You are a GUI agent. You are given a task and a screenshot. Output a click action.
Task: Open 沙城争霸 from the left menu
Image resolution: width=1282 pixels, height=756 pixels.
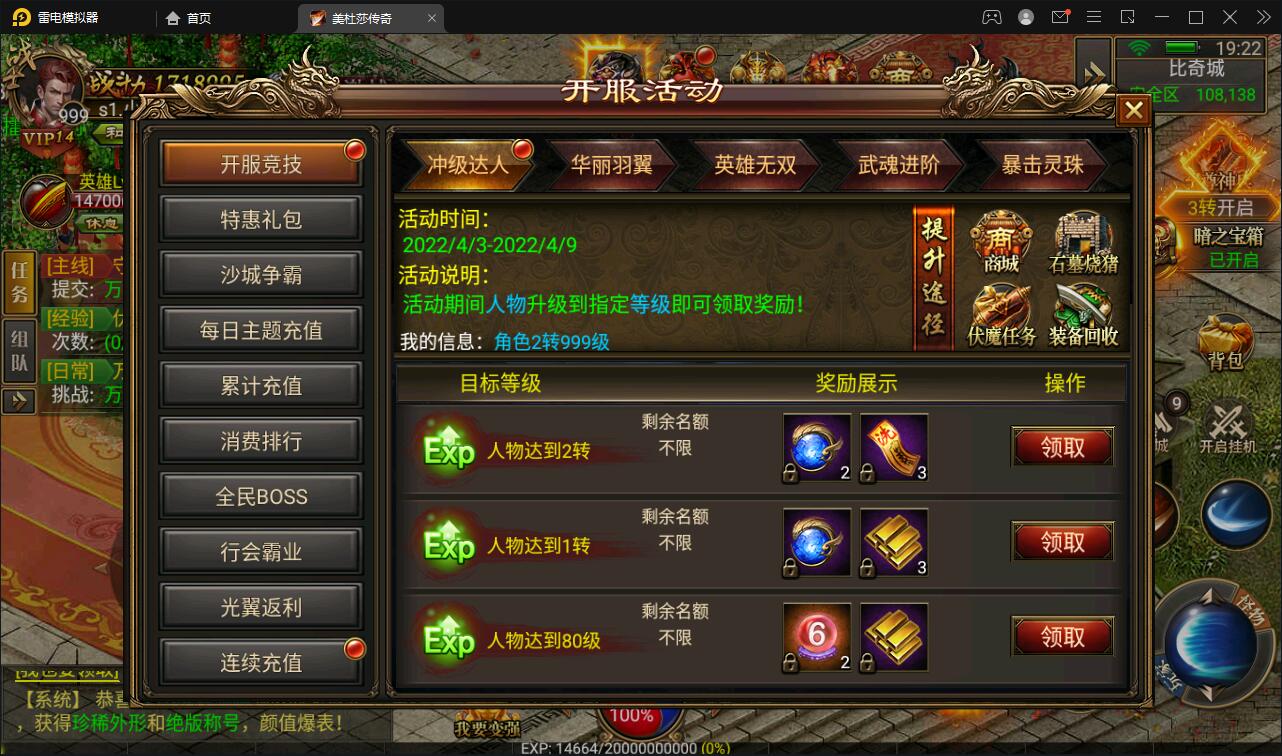259,274
